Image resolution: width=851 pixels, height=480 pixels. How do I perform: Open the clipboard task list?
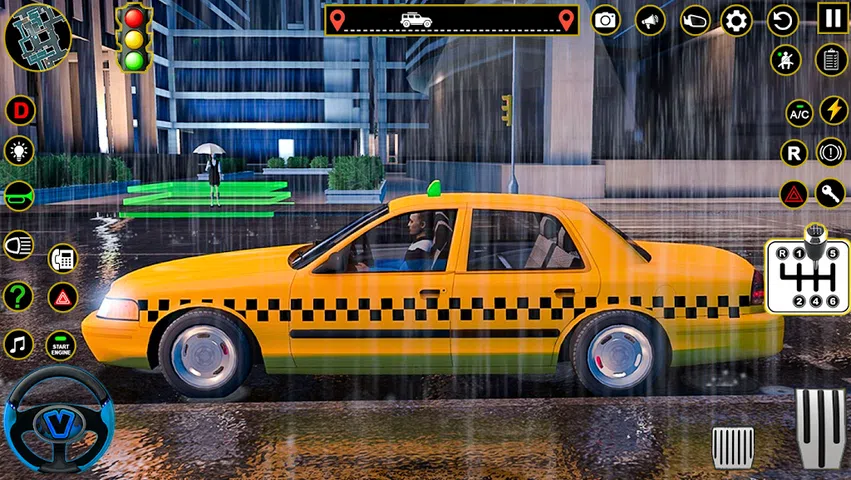(831, 59)
